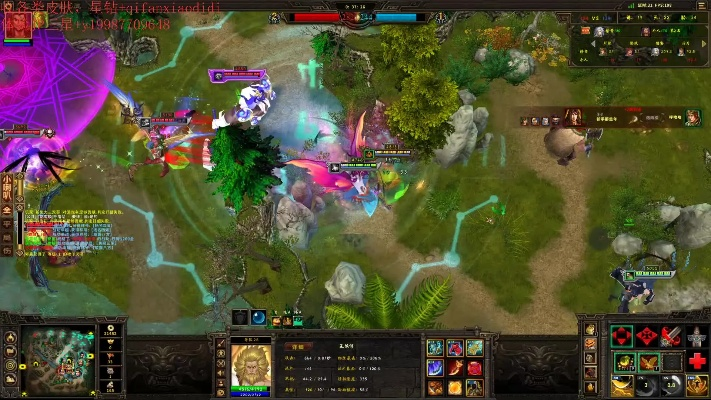Use the golden eagle ability
The height and width of the screenshot is (400, 711).
[648, 361]
